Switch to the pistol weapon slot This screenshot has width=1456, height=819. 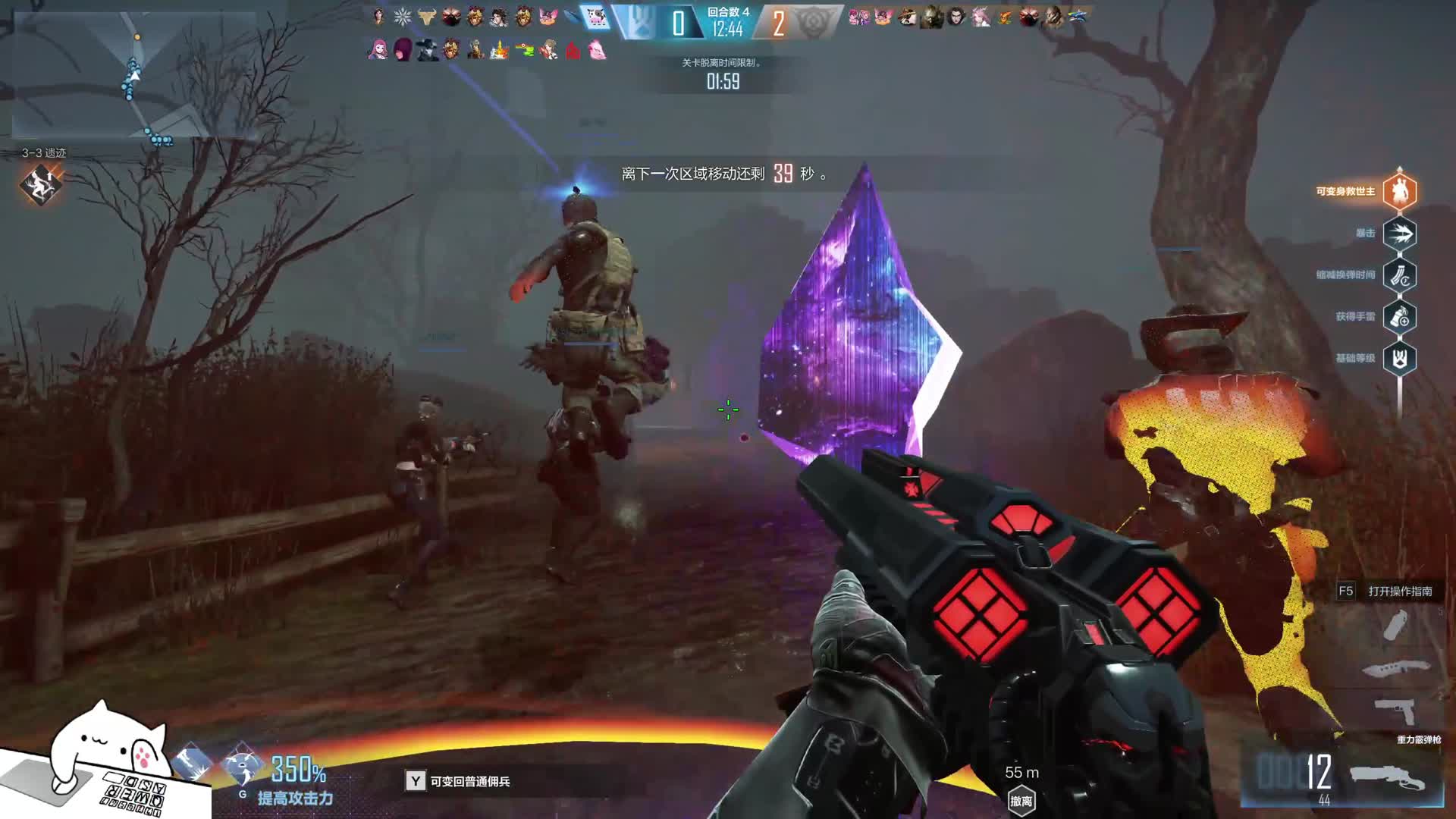tap(1396, 711)
